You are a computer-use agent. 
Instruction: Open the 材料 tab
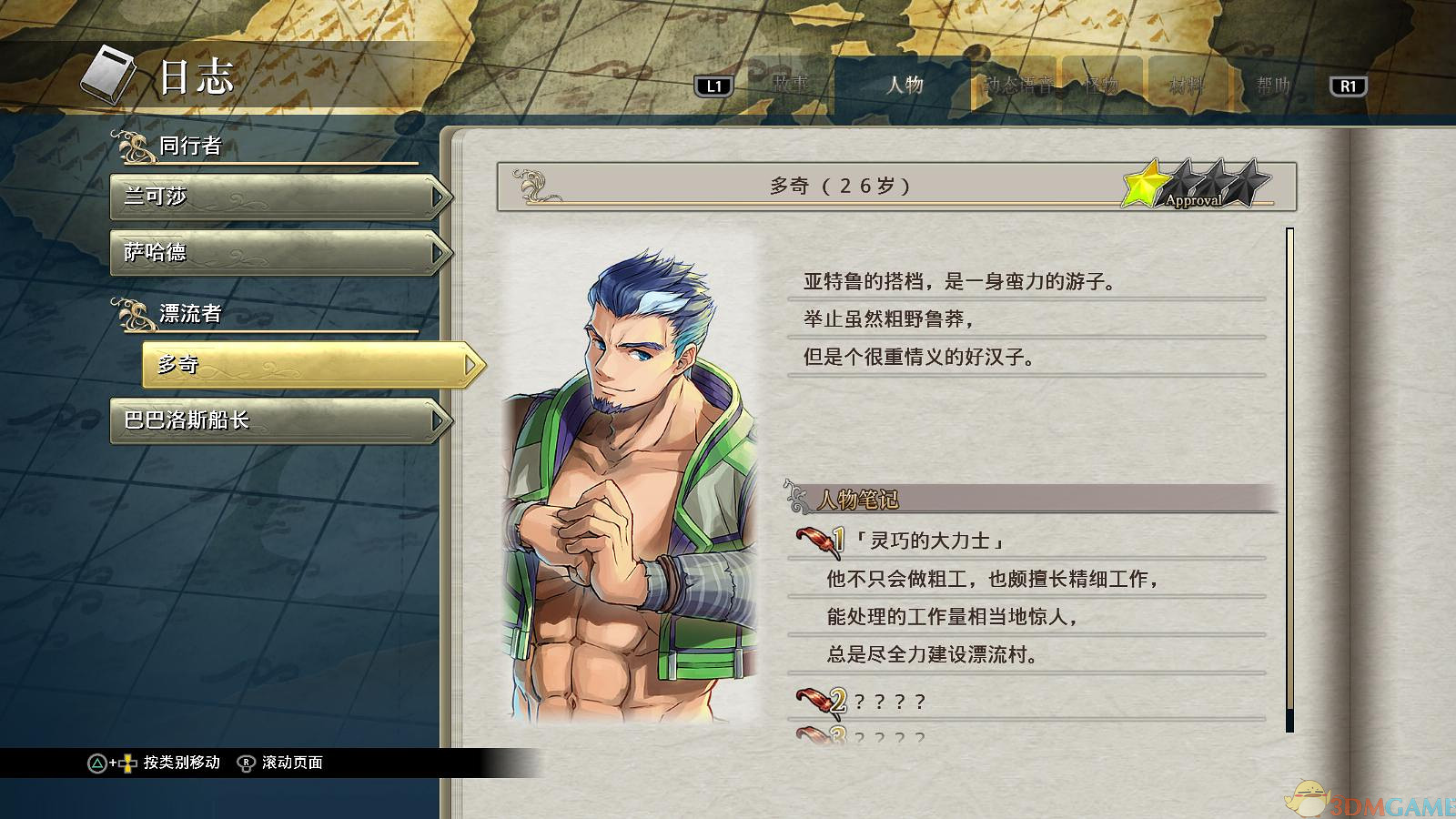point(1187,85)
